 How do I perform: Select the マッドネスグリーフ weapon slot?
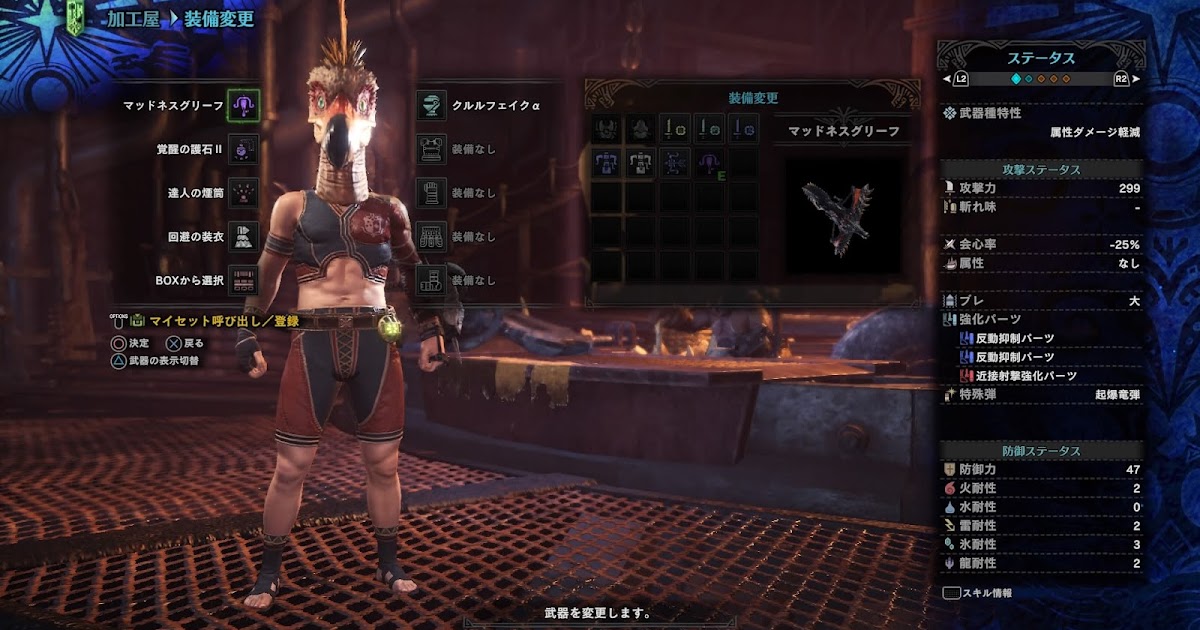point(243,104)
